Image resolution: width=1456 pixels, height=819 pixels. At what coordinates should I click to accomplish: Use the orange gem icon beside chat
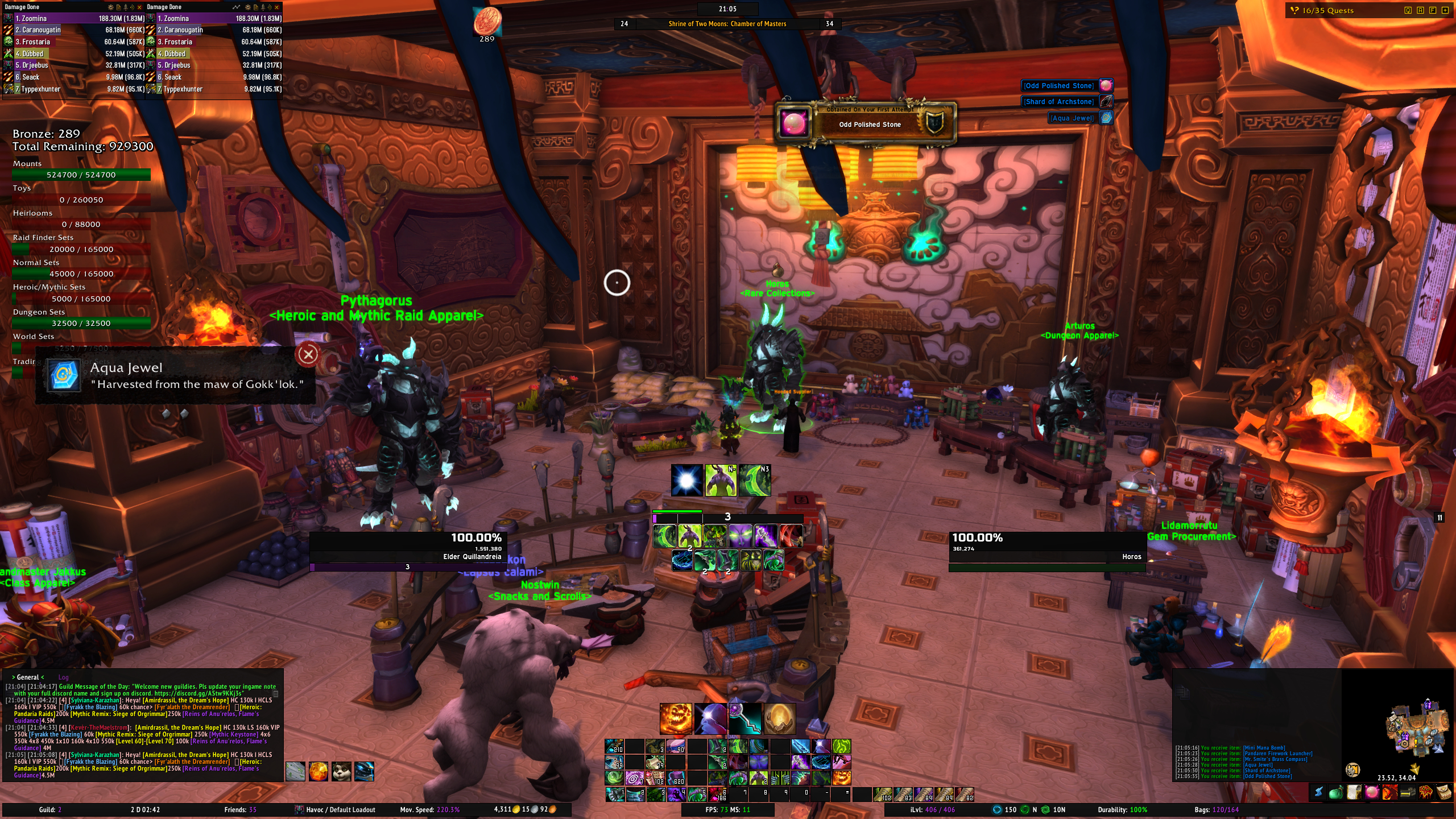pos(318,771)
